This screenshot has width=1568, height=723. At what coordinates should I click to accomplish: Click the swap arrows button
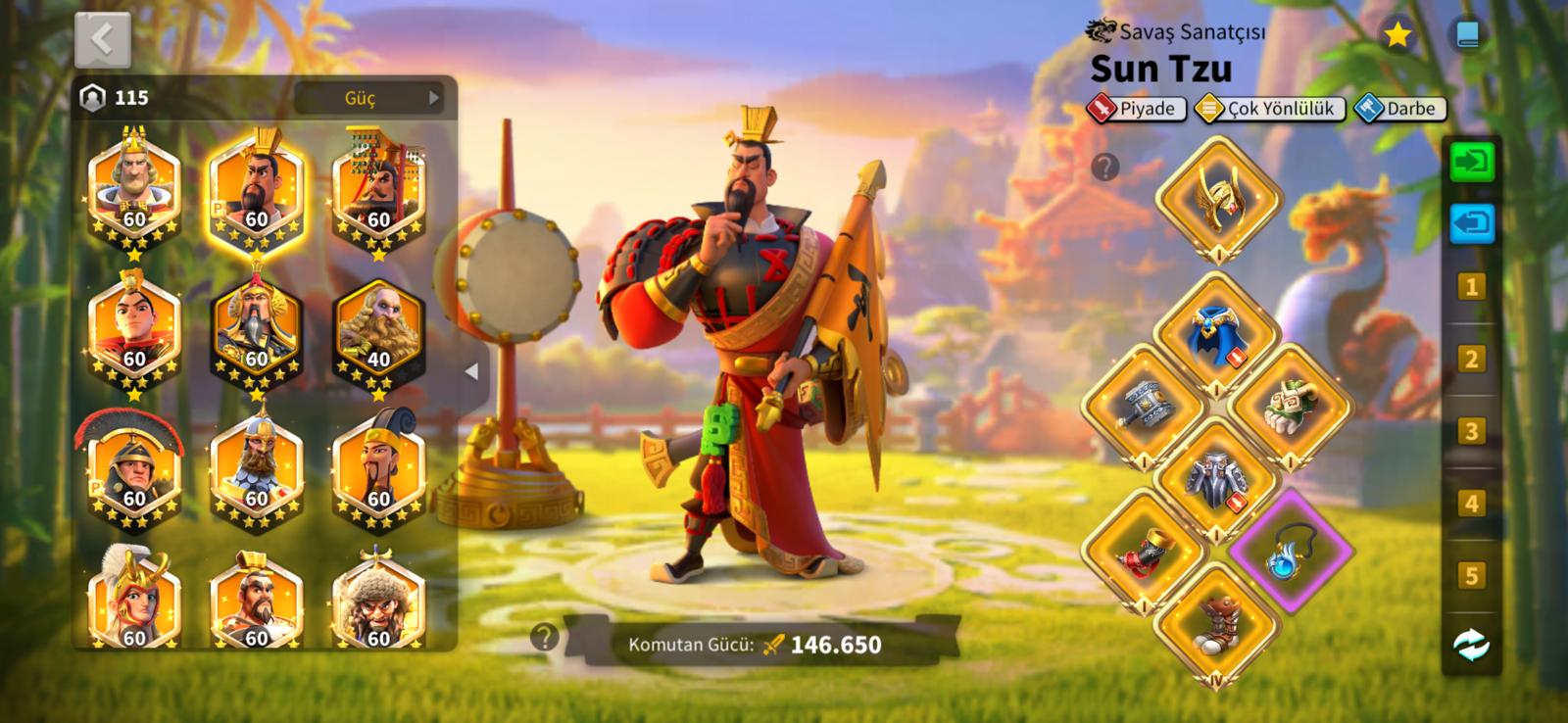[x=1471, y=645]
